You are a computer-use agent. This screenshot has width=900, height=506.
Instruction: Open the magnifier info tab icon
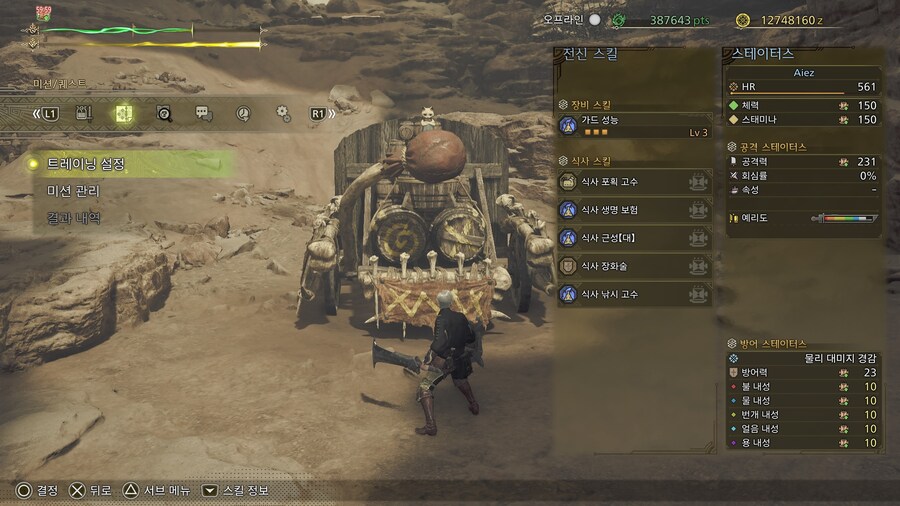click(x=164, y=113)
